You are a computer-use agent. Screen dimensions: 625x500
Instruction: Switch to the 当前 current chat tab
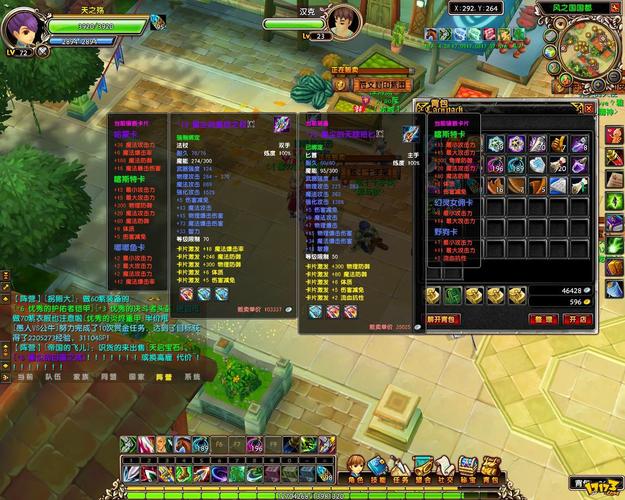point(25,377)
